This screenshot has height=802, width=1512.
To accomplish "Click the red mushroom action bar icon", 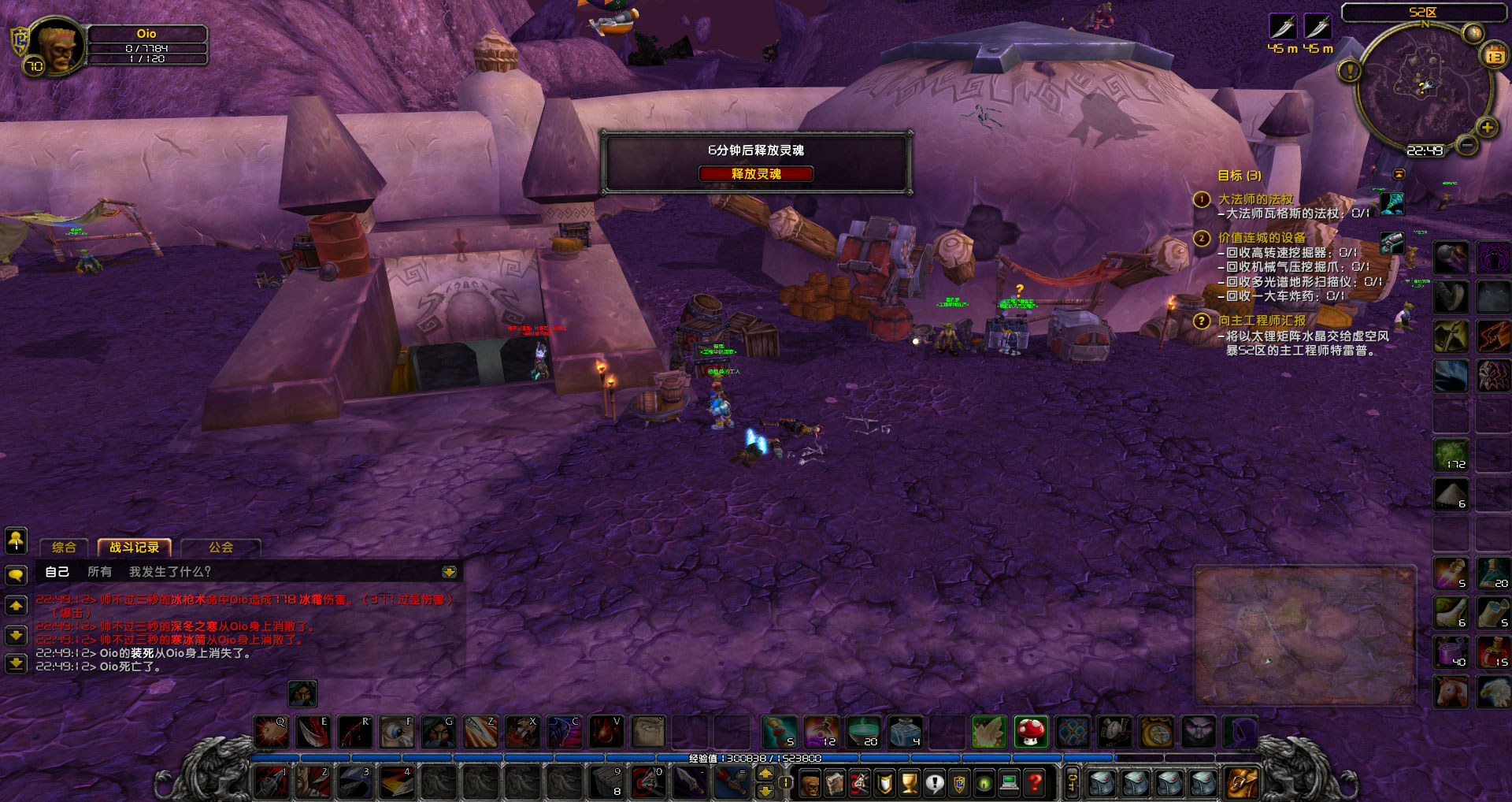I will 1030,732.
